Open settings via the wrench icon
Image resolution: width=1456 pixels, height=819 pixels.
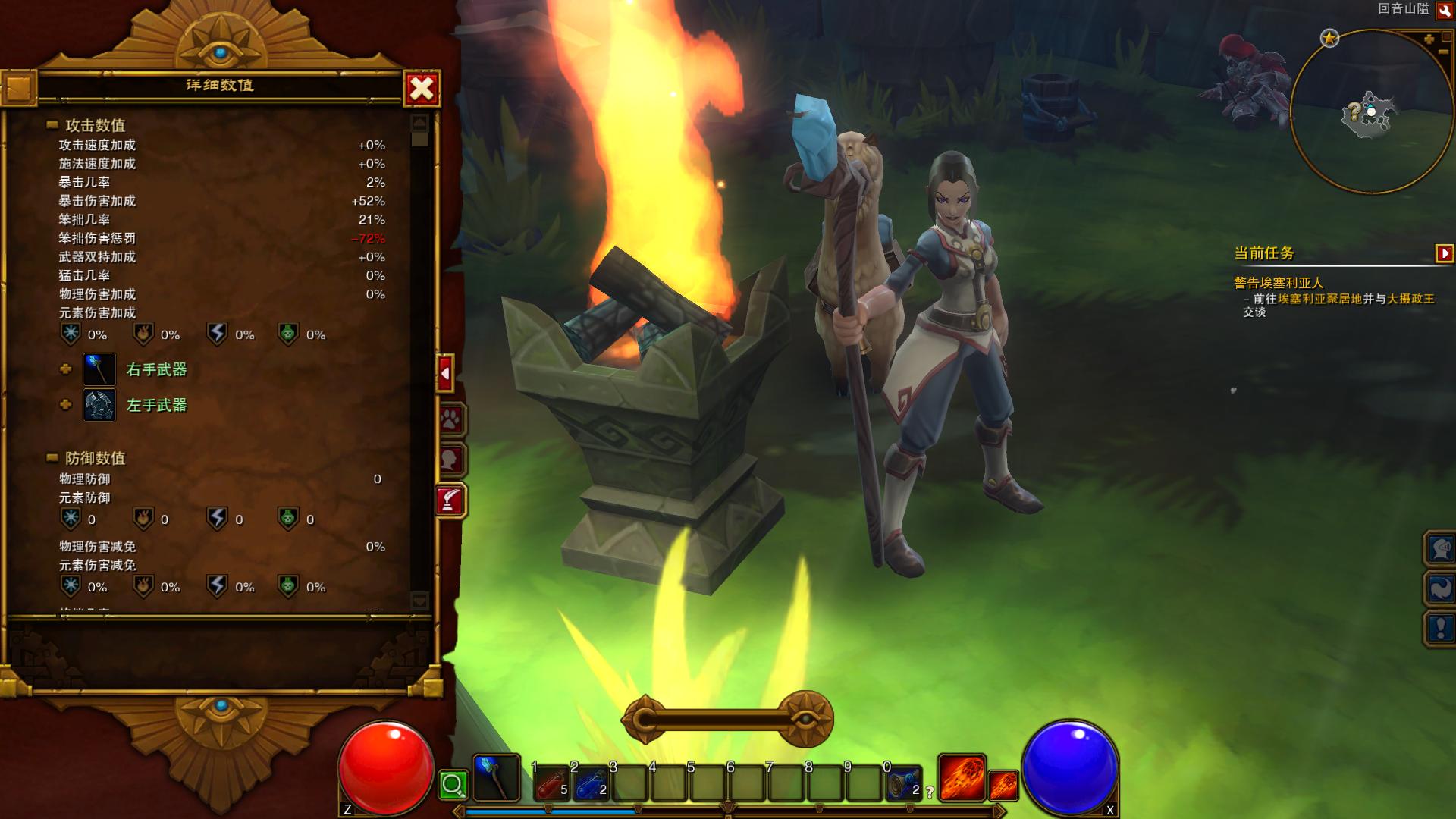click(x=1445, y=11)
